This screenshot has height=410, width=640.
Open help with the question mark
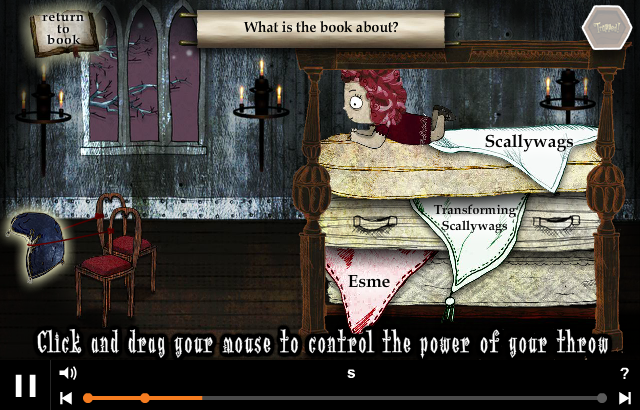[x=625, y=374]
